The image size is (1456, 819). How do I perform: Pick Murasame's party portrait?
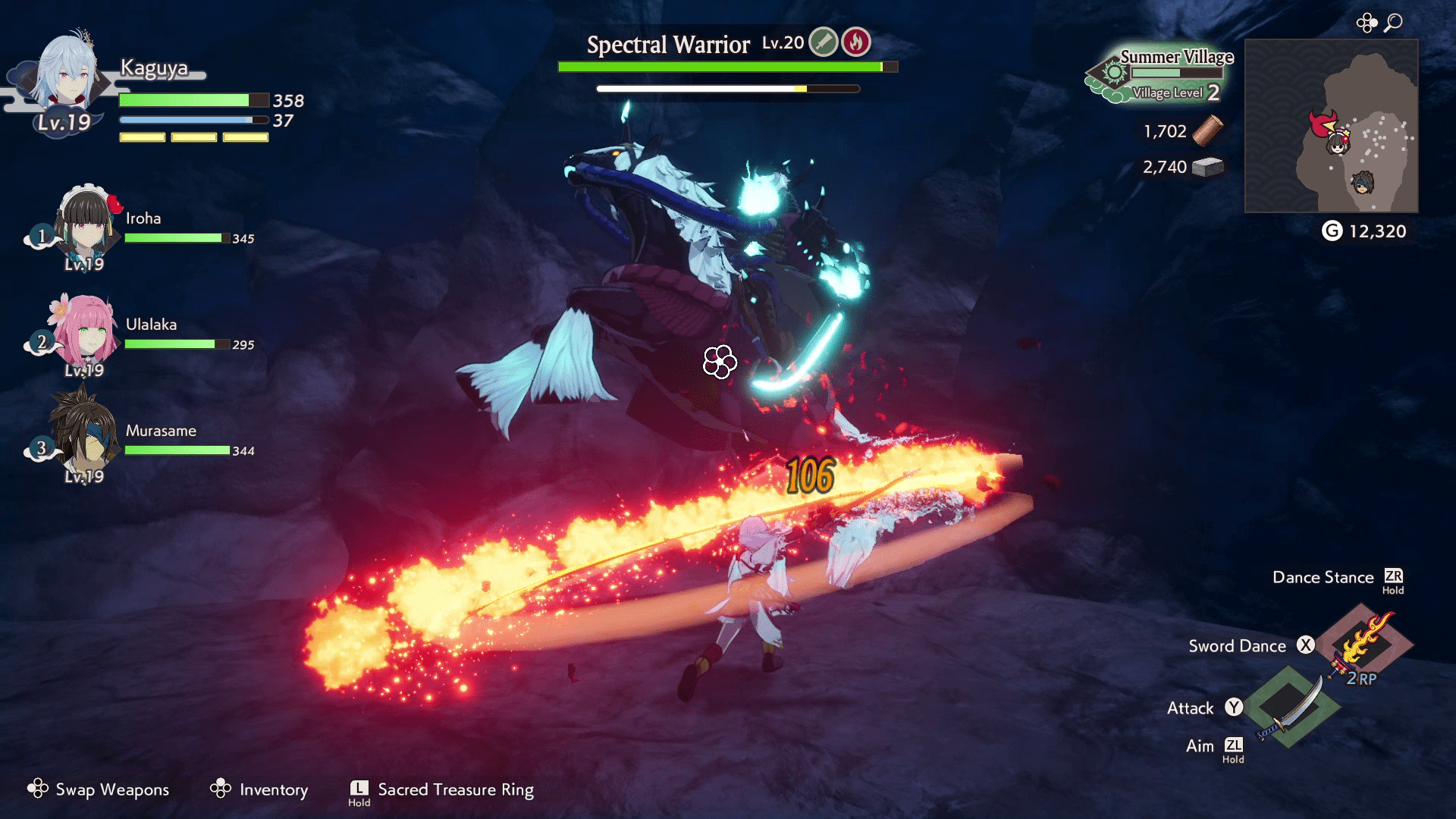[x=85, y=436]
